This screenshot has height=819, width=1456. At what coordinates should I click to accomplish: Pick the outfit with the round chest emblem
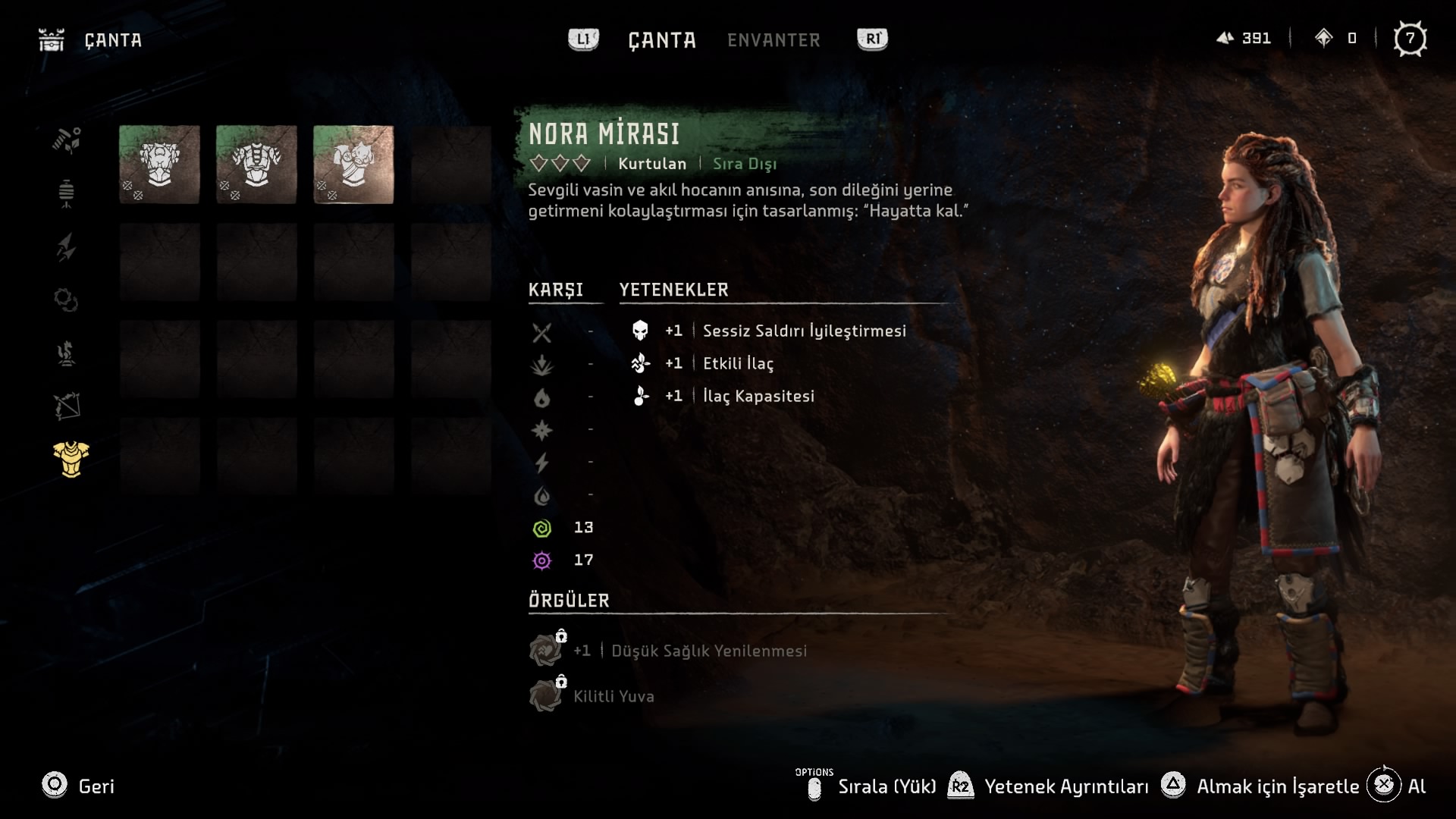[x=159, y=165]
